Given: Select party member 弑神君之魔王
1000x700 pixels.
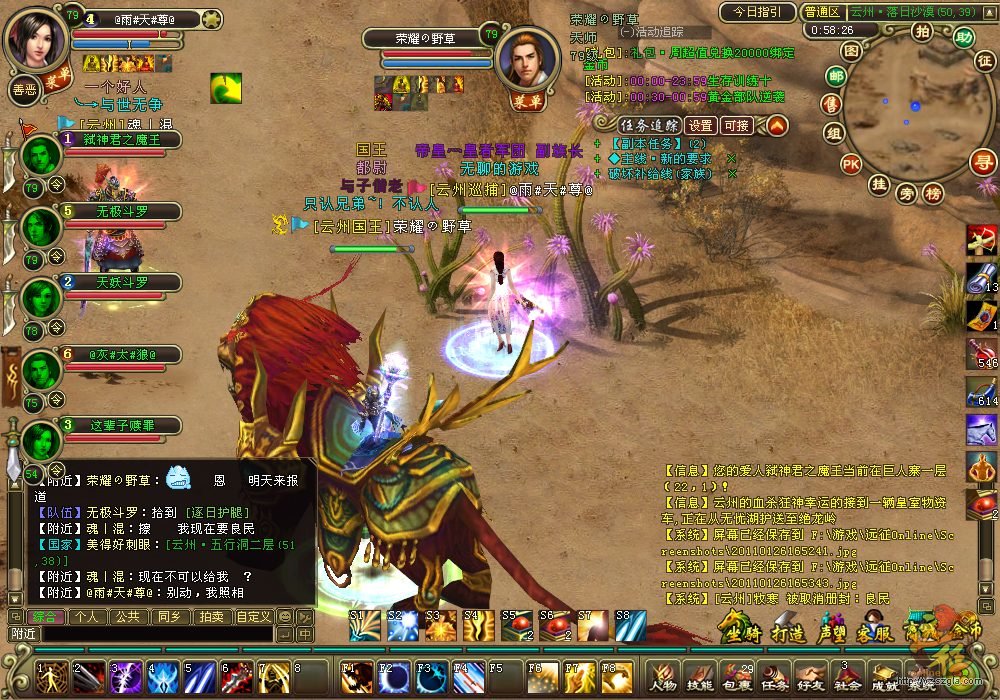Looking at the screenshot, I should (x=120, y=140).
